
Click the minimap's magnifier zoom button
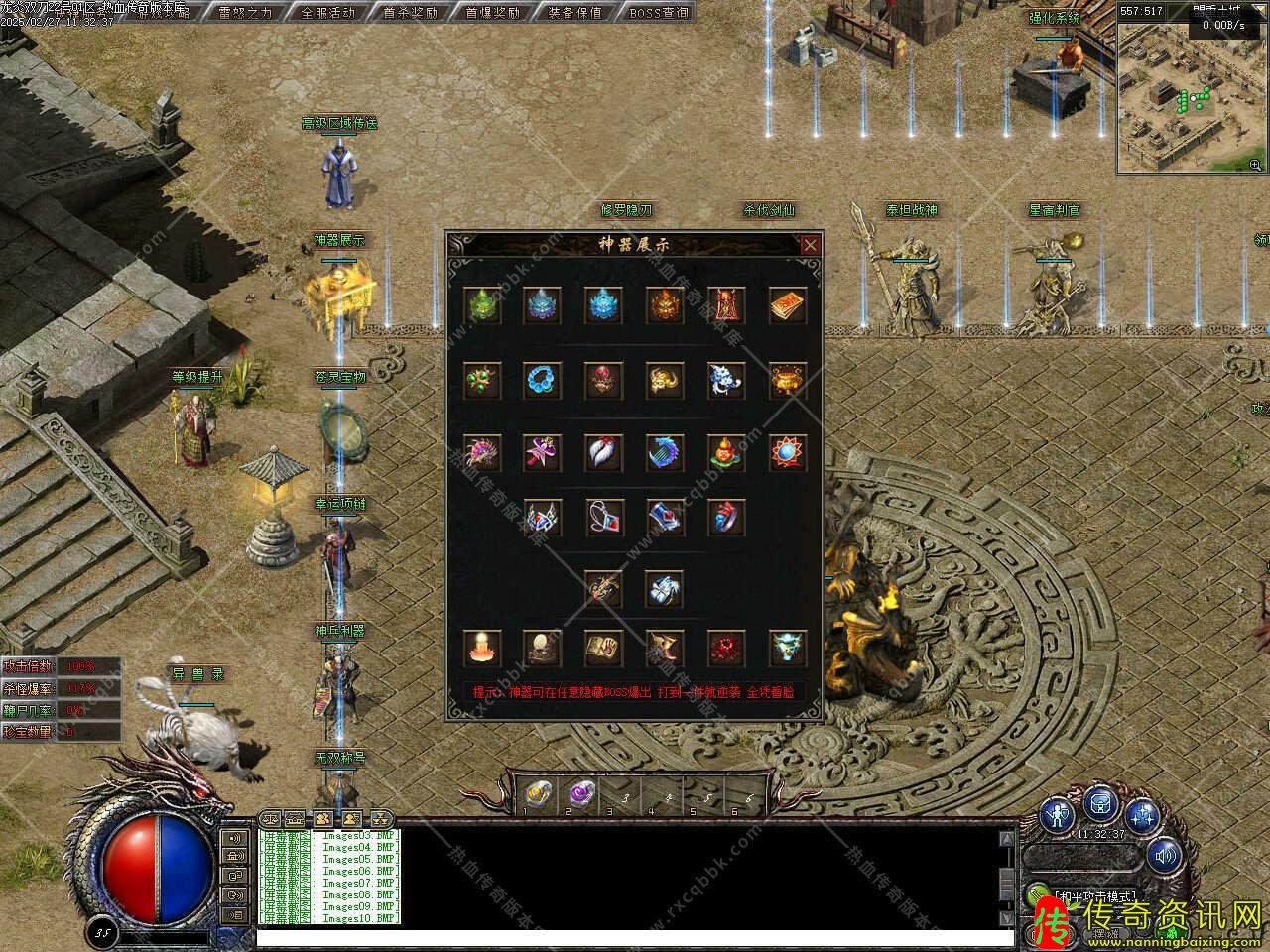pos(1256,165)
